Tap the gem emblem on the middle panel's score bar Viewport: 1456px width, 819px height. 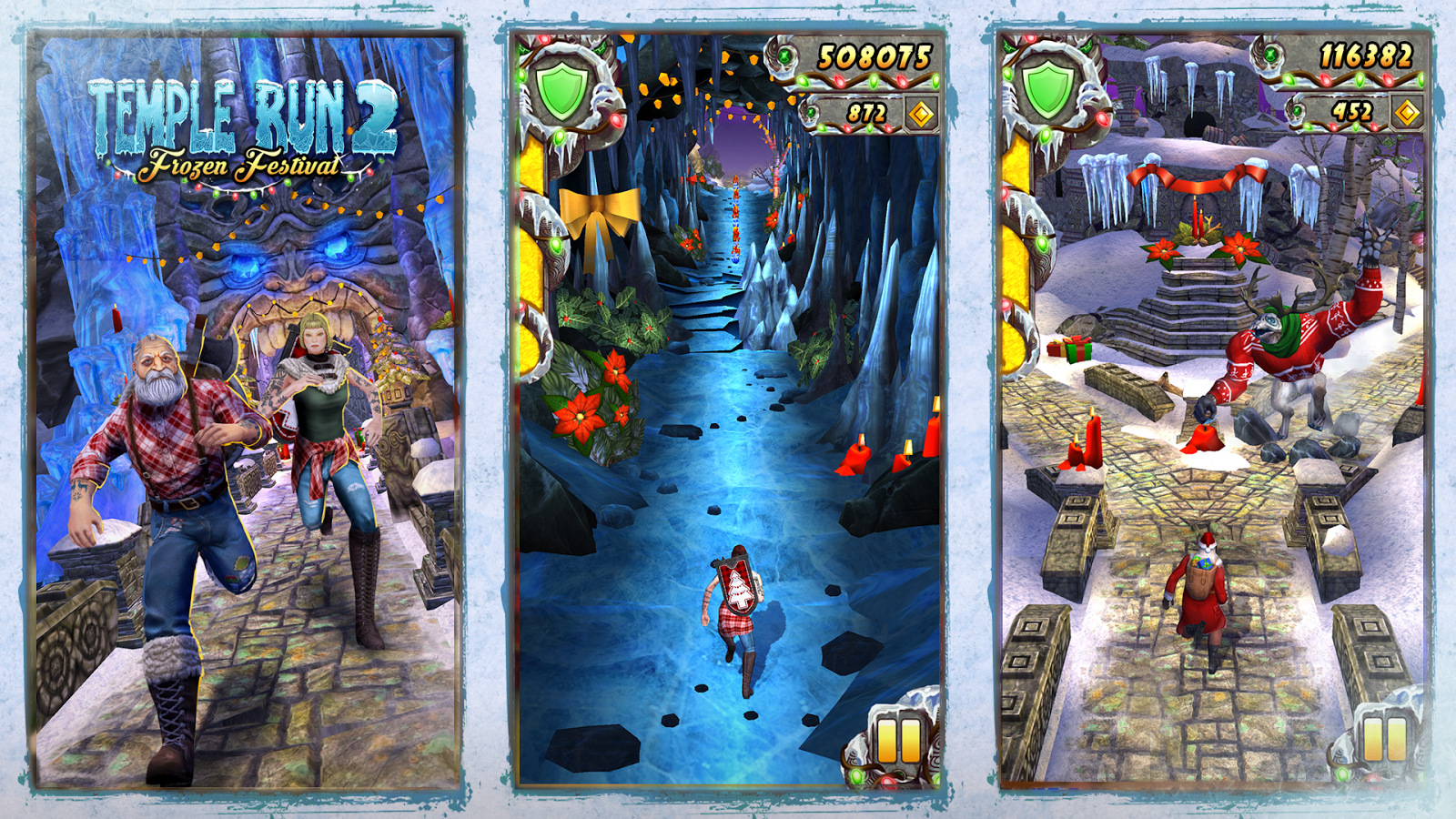[x=784, y=56]
